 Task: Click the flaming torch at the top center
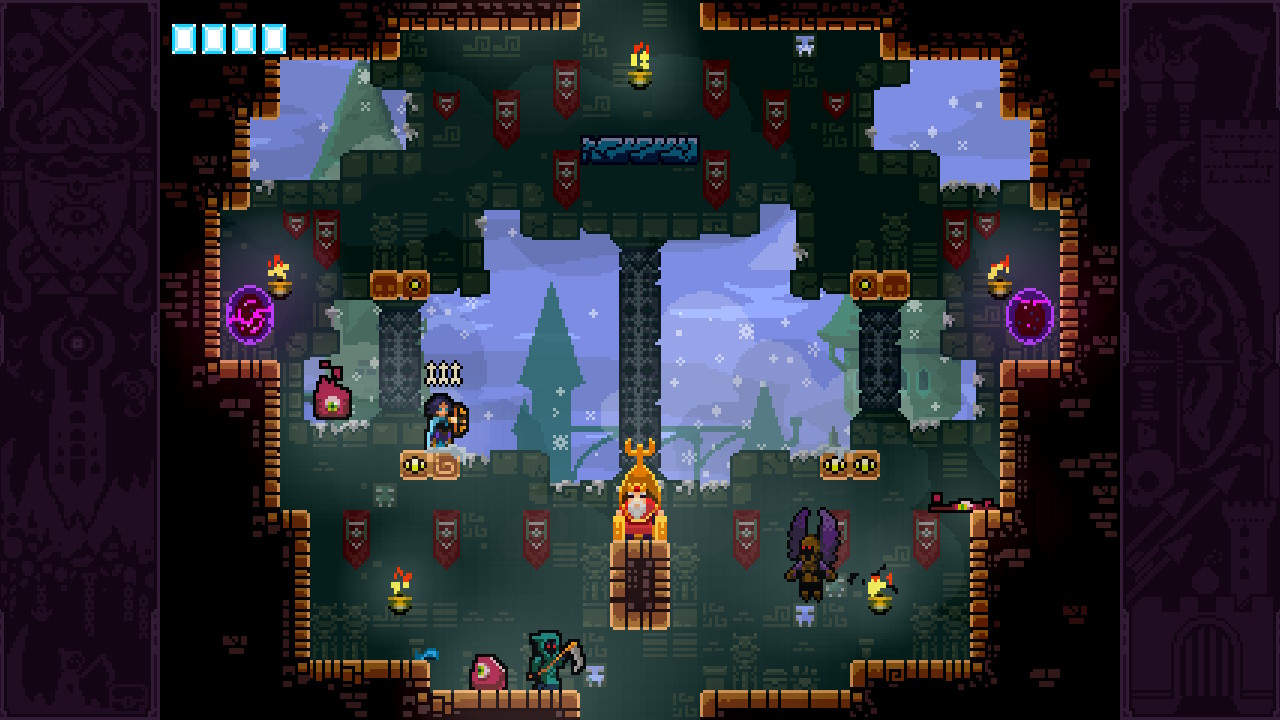(x=641, y=62)
